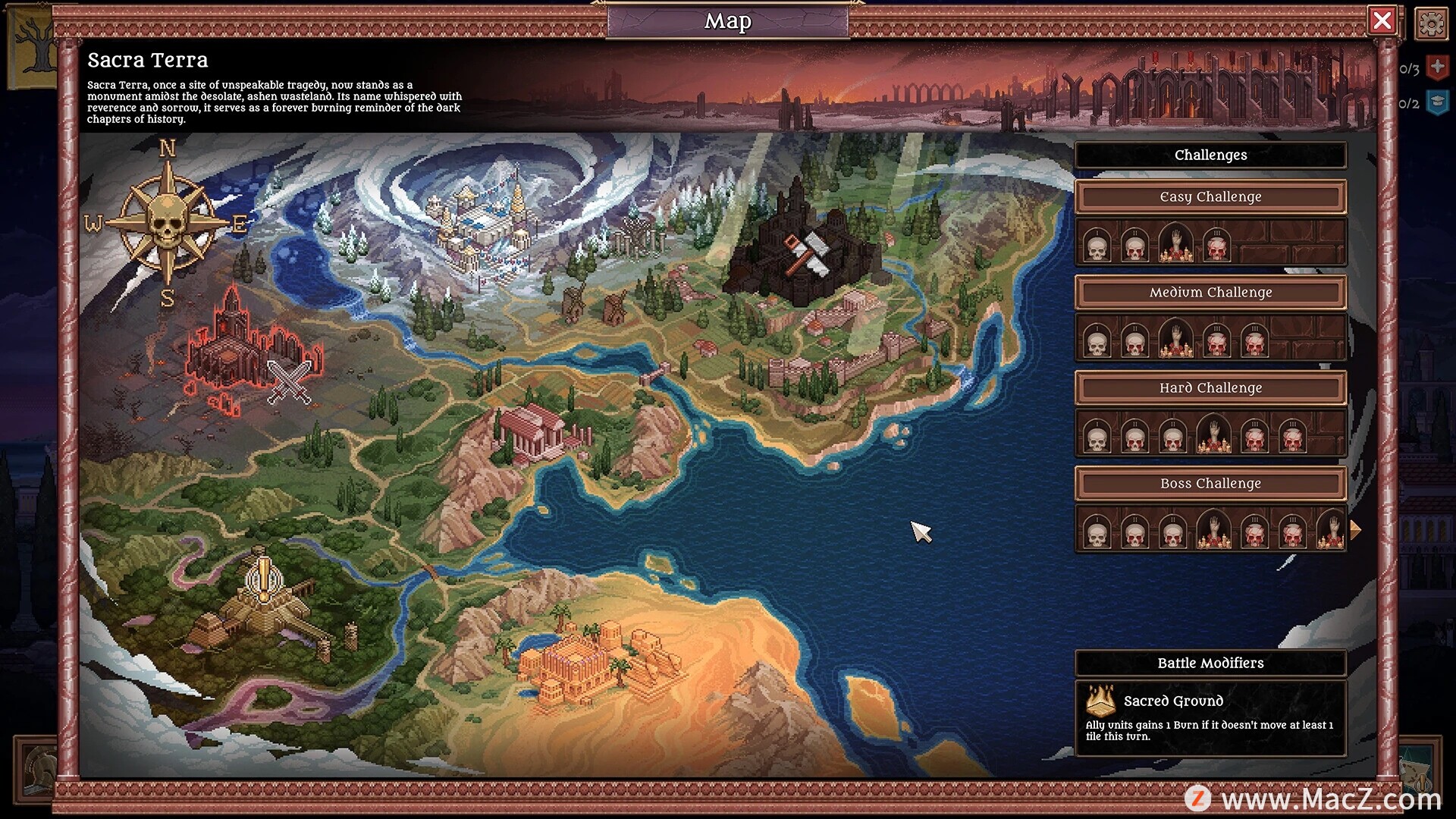Pick the Boss Challenge button

[x=1210, y=484]
